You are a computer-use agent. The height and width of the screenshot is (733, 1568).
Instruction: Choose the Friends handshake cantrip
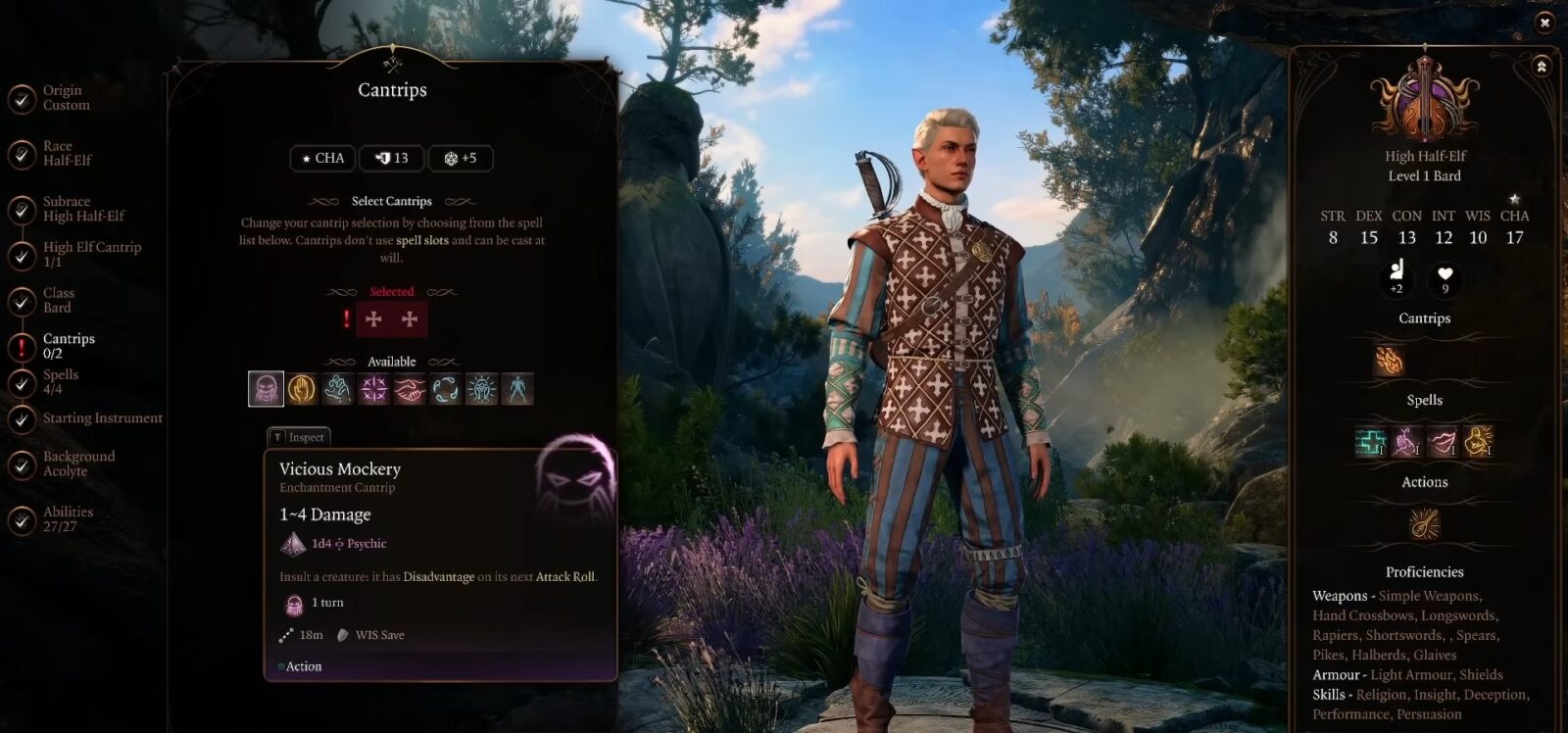click(x=410, y=389)
